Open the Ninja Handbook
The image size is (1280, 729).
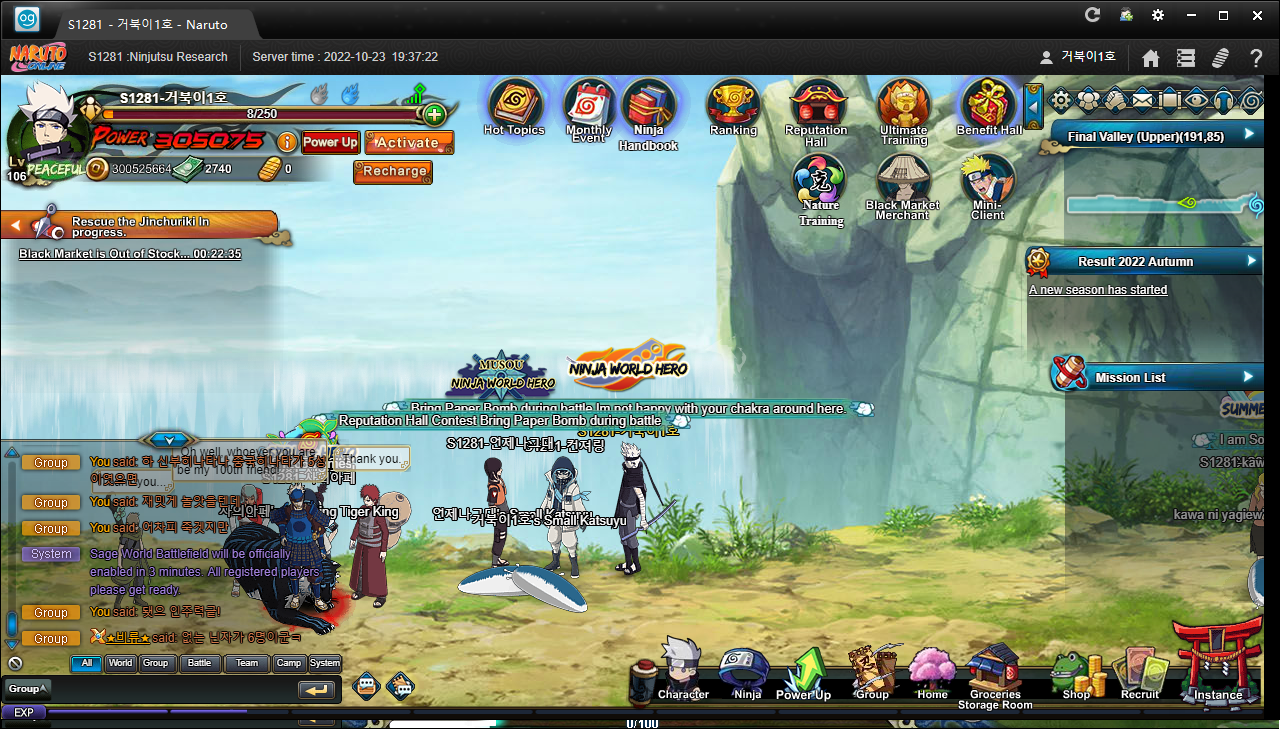648,110
